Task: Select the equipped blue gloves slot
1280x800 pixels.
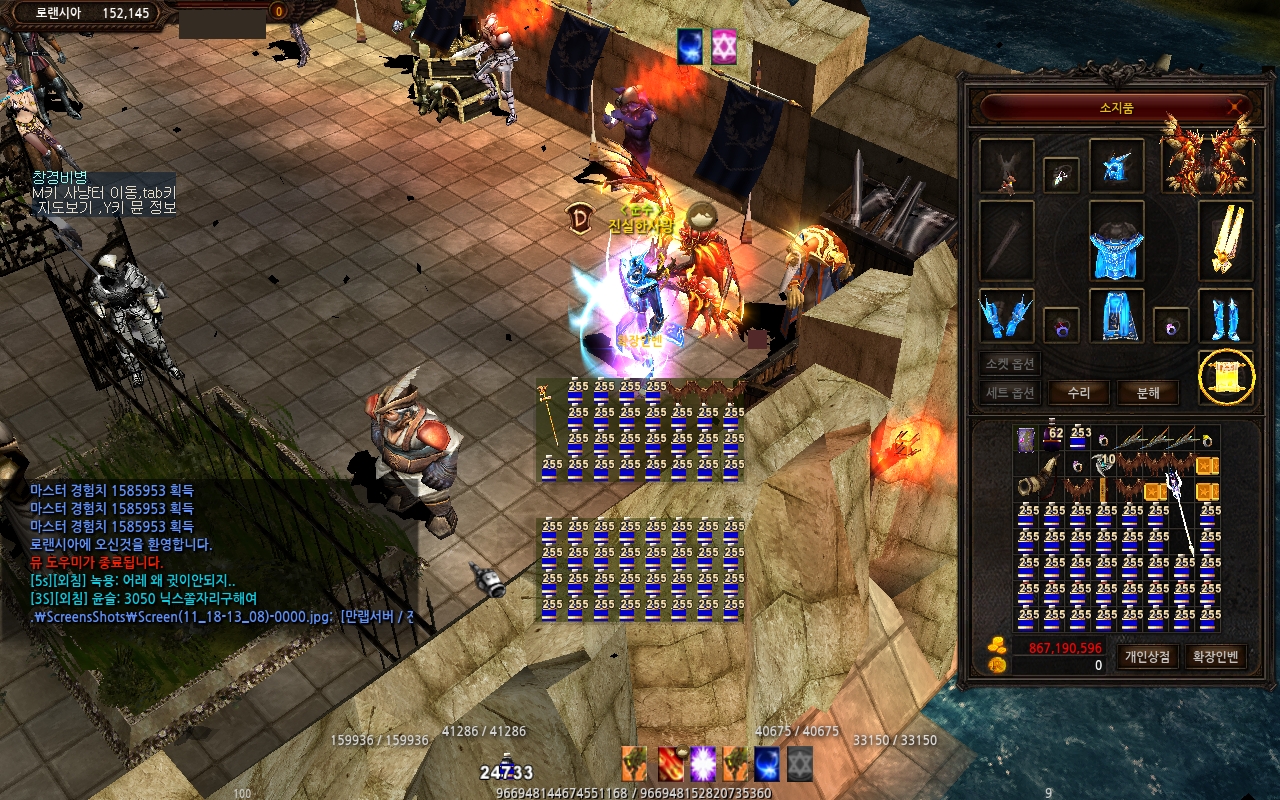Action: (1006, 316)
